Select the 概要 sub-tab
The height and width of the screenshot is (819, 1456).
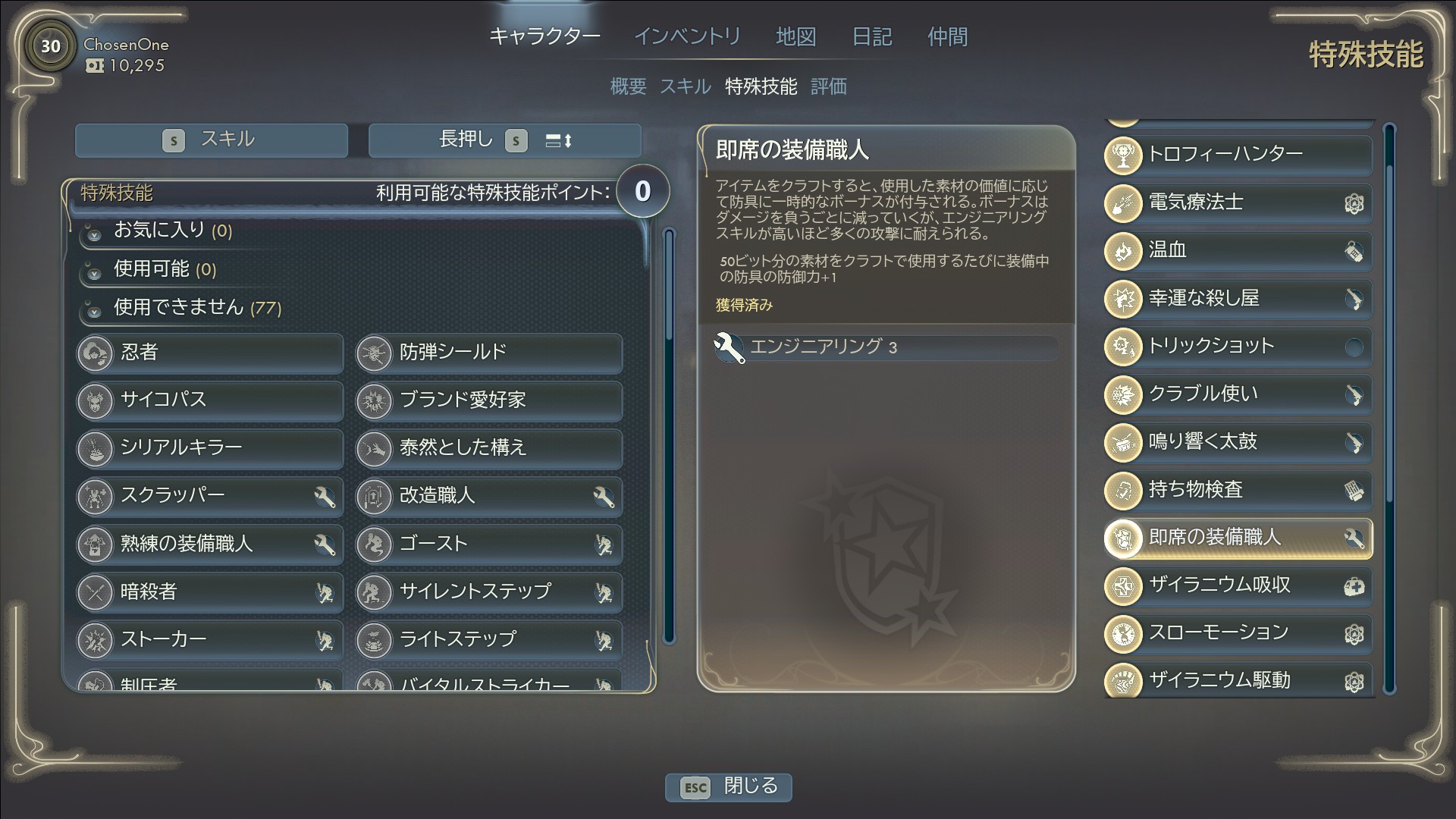pos(628,86)
